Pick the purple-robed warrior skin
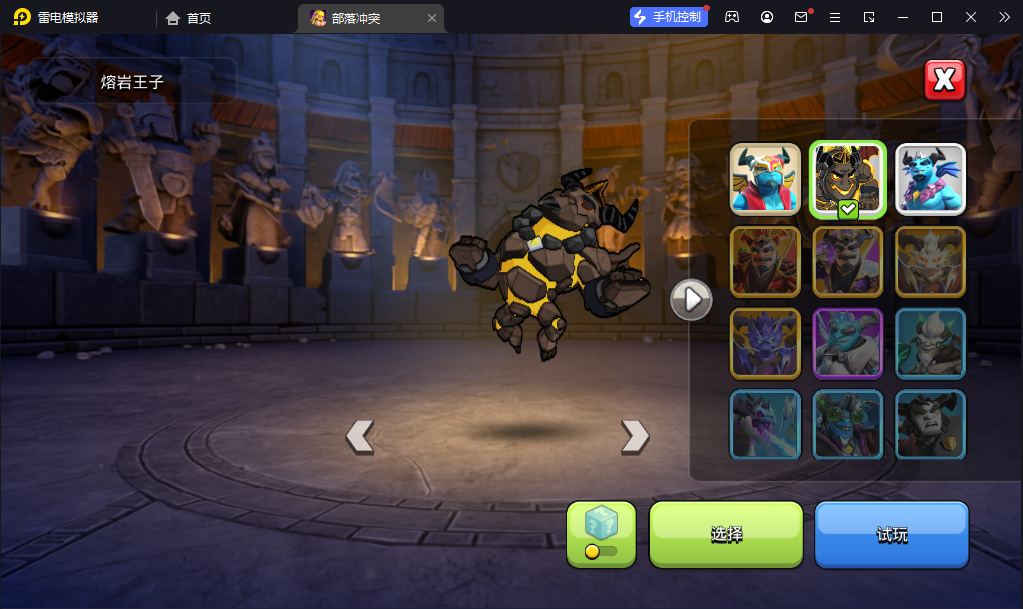 848,261
